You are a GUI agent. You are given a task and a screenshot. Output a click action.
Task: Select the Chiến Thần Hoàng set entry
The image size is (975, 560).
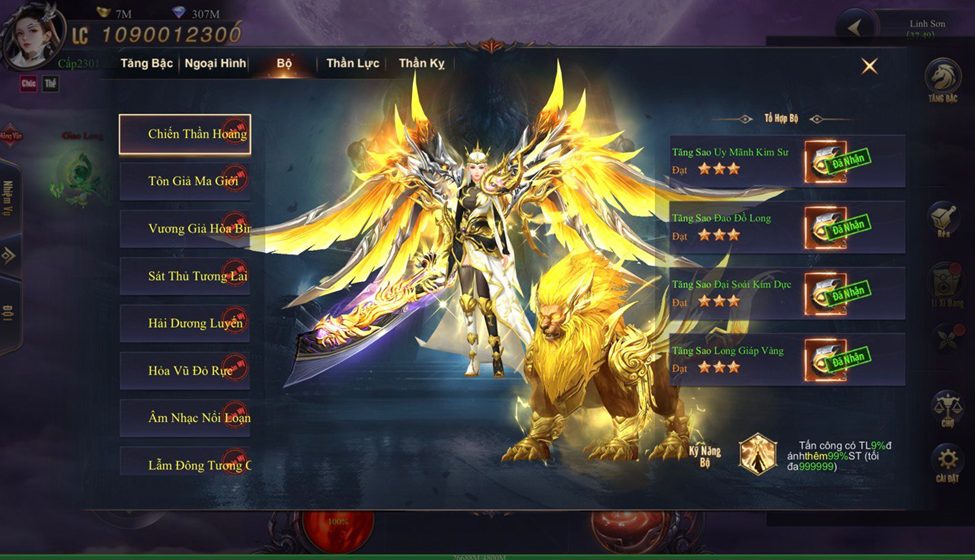(185, 134)
